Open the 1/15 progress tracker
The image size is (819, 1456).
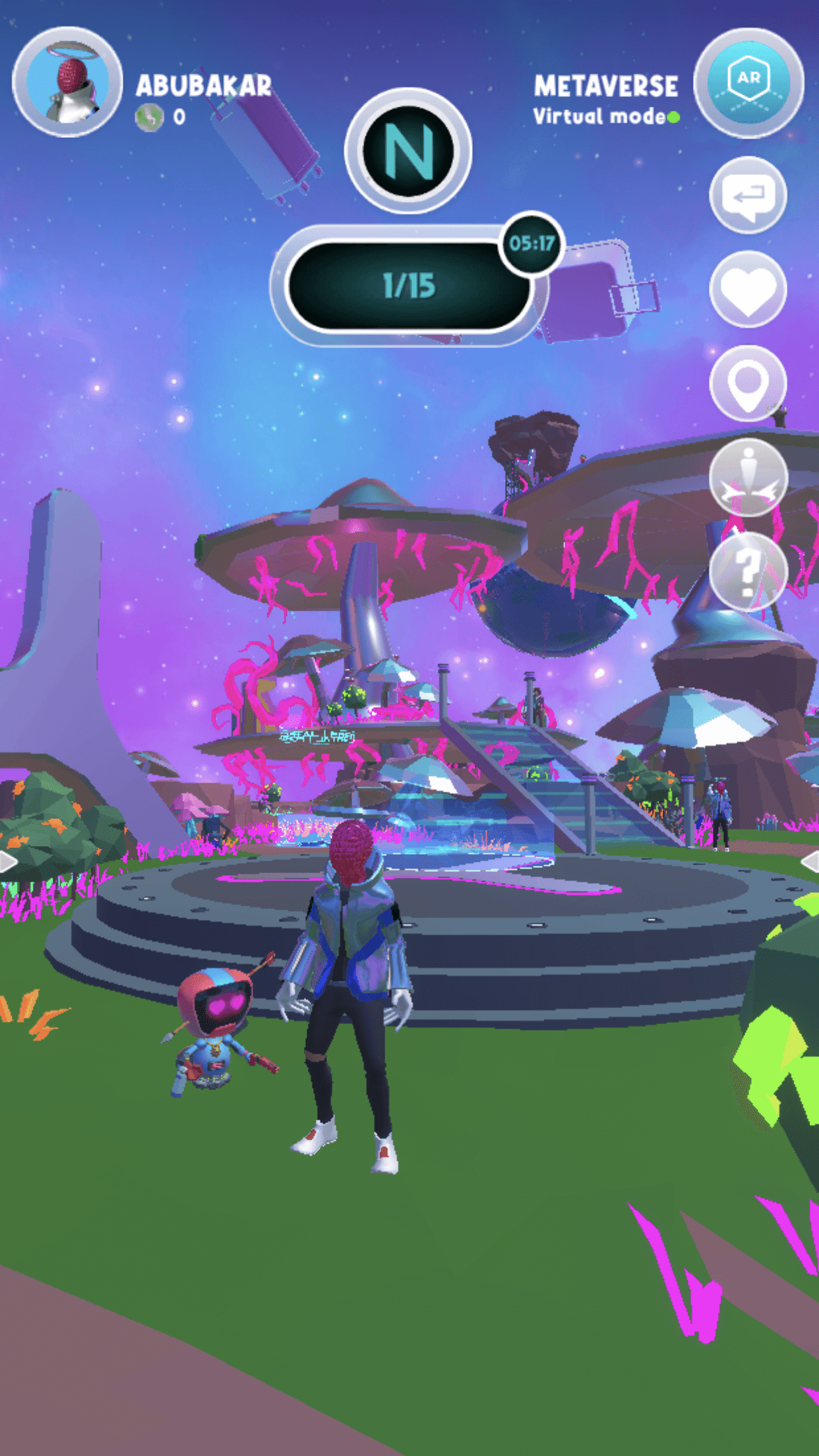click(409, 286)
